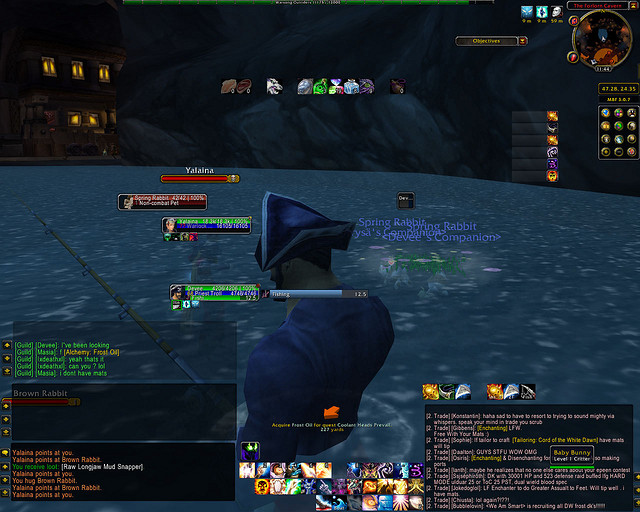Click the green swirl bag icon
The height and width of the screenshot is (512, 640).
[320, 87]
